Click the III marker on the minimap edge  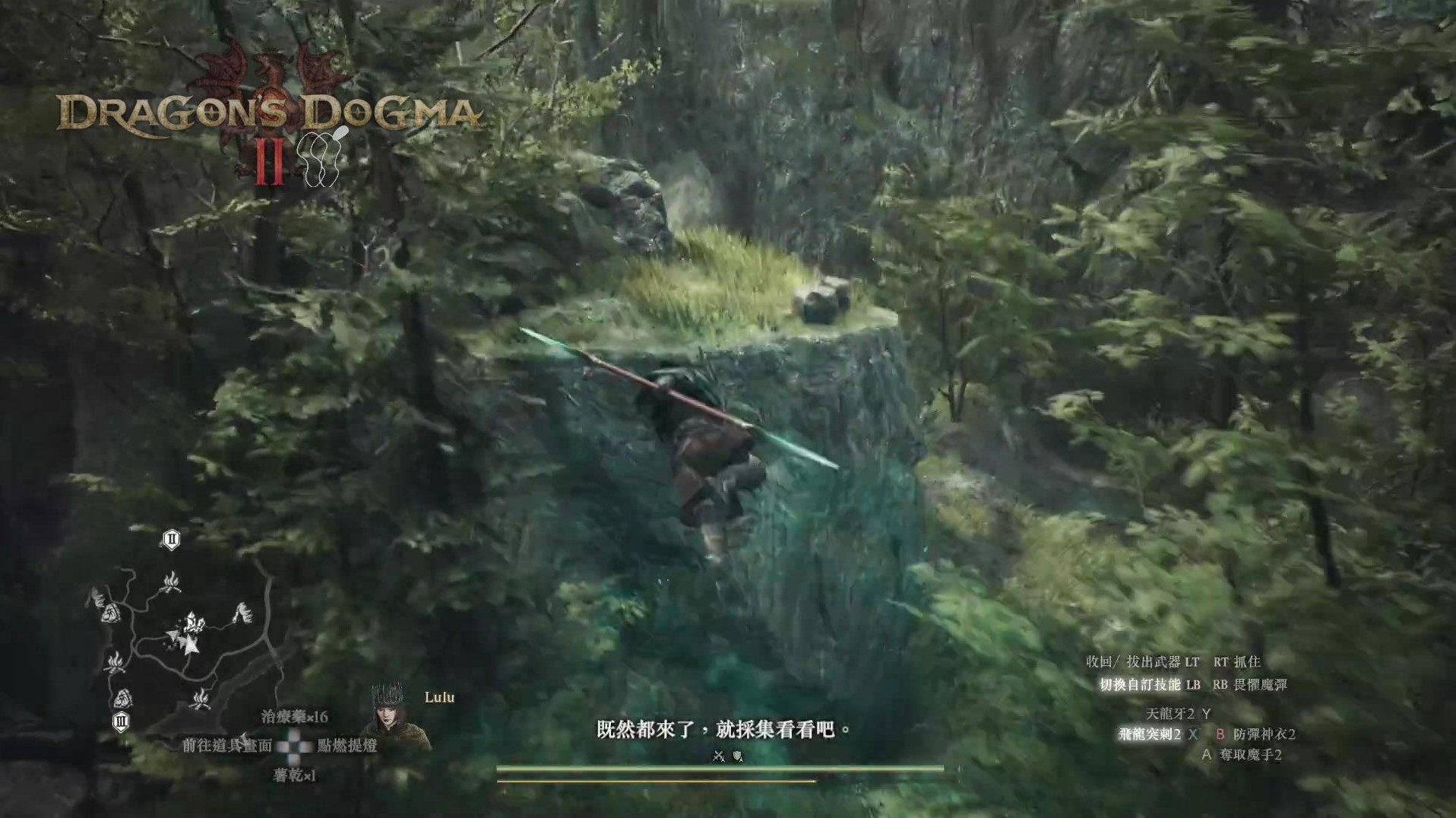[121, 722]
